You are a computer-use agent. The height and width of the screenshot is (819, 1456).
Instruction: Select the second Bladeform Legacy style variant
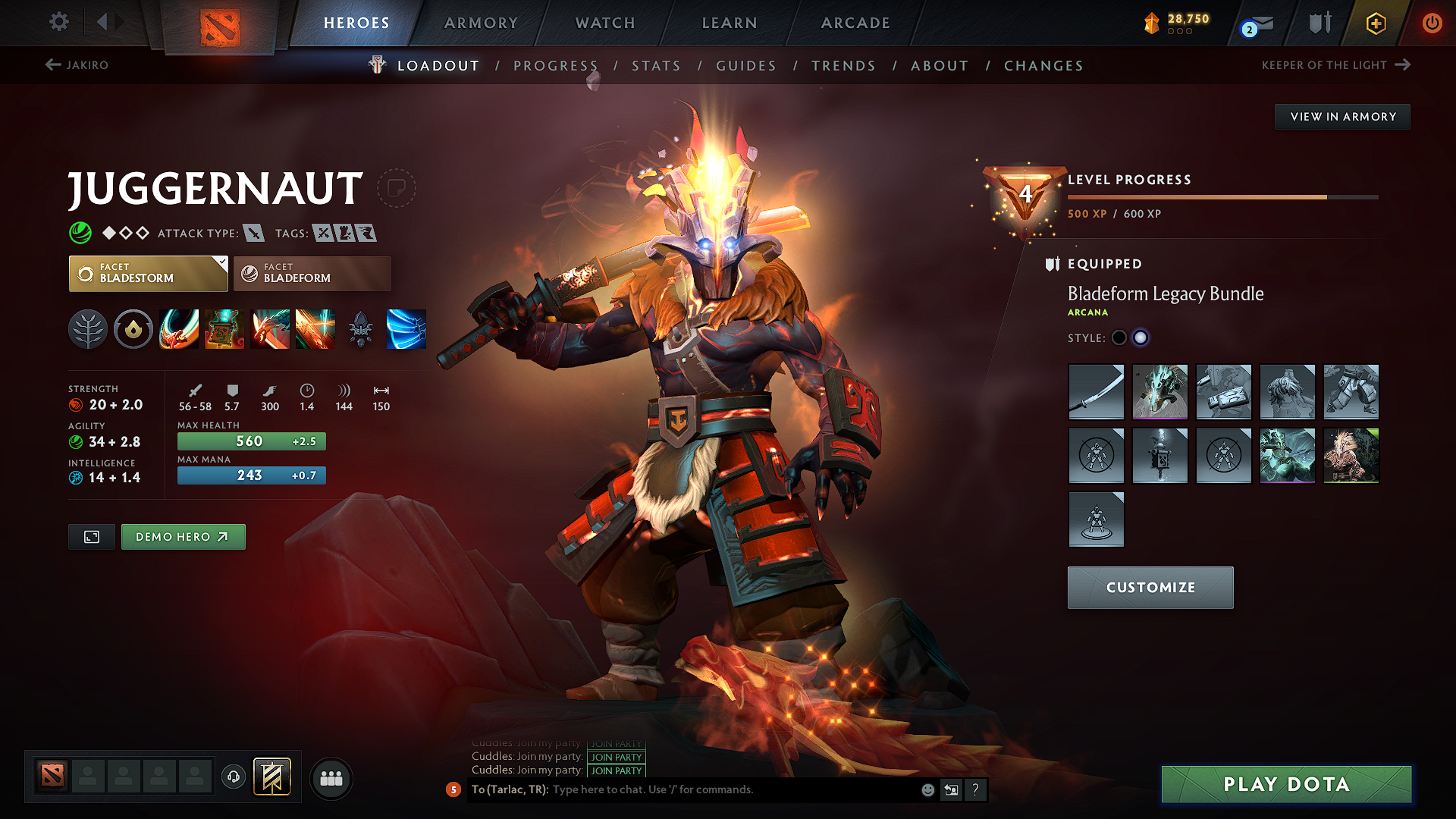click(1141, 338)
